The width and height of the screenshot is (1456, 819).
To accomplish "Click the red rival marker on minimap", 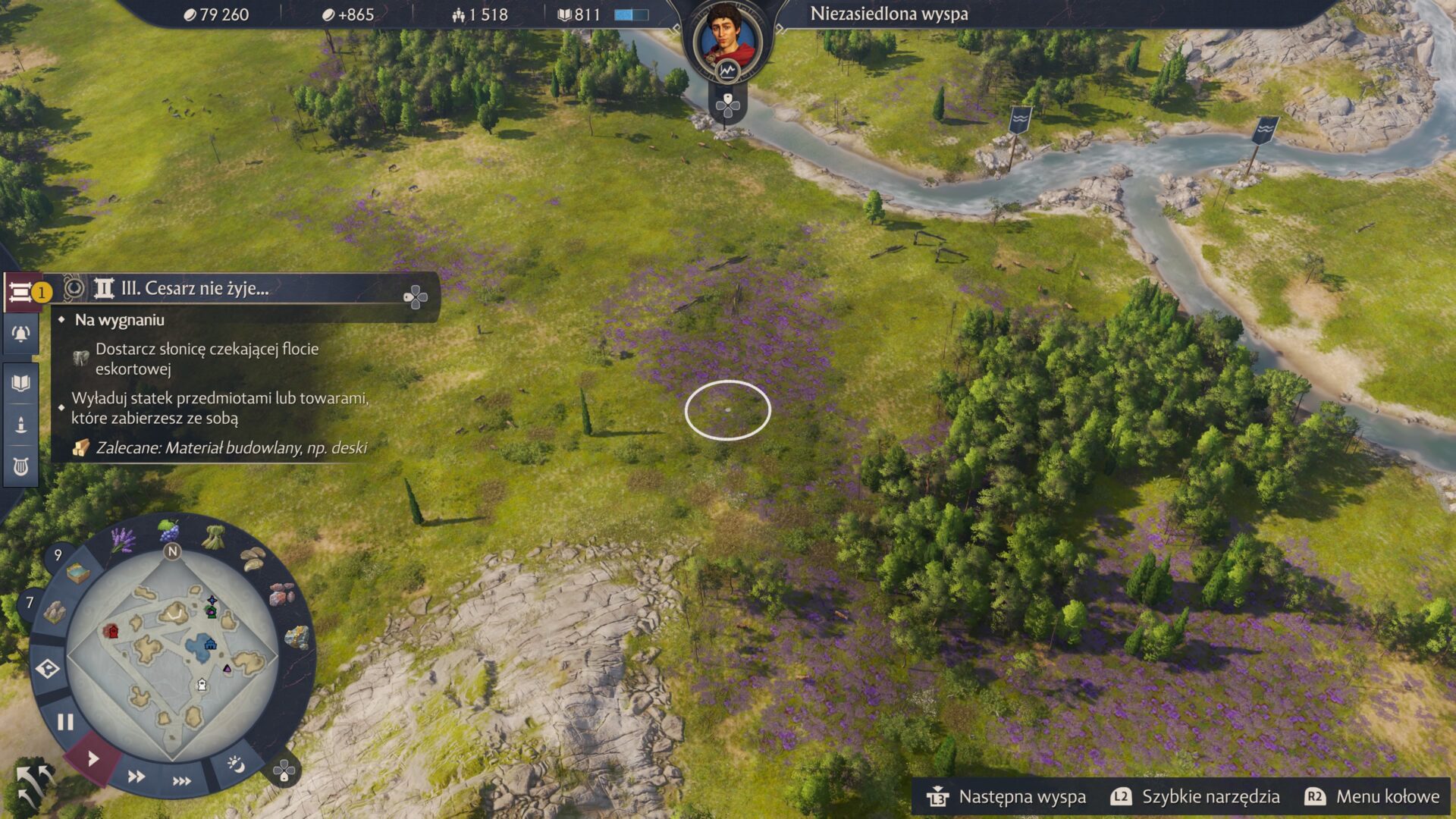I will [x=111, y=631].
